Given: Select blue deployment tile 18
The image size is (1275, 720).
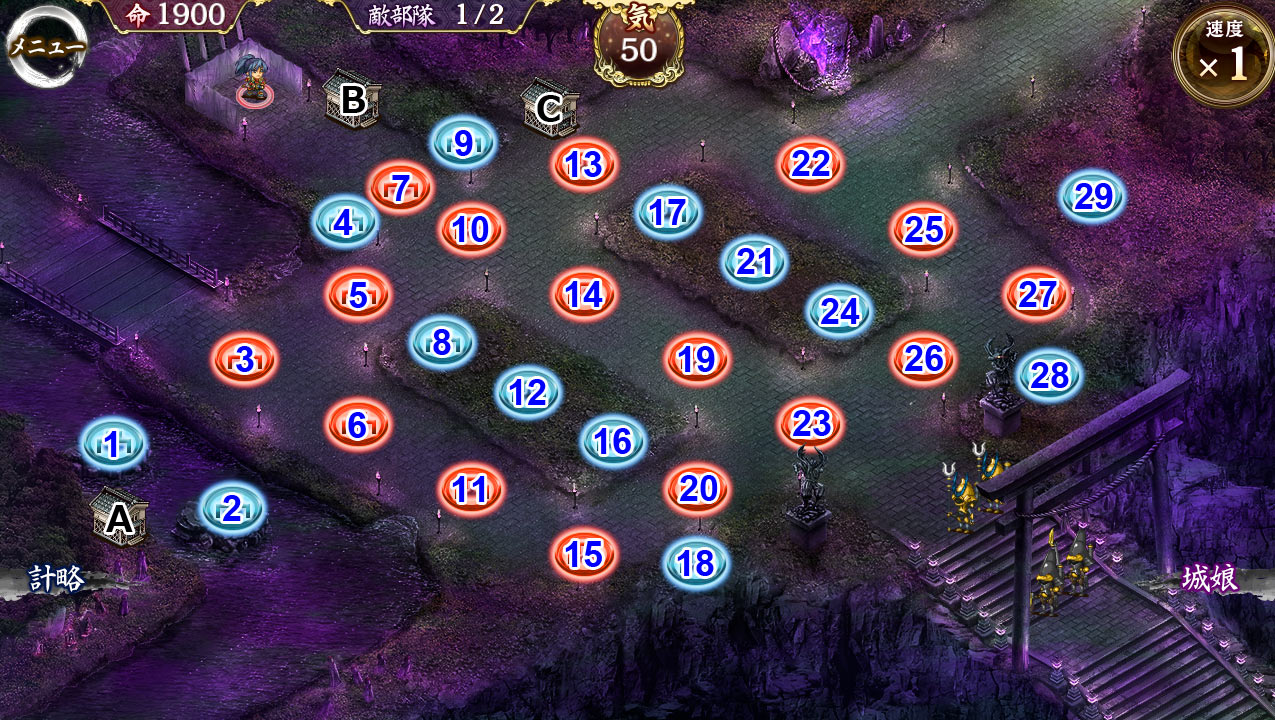Looking at the screenshot, I should [x=696, y=563].
